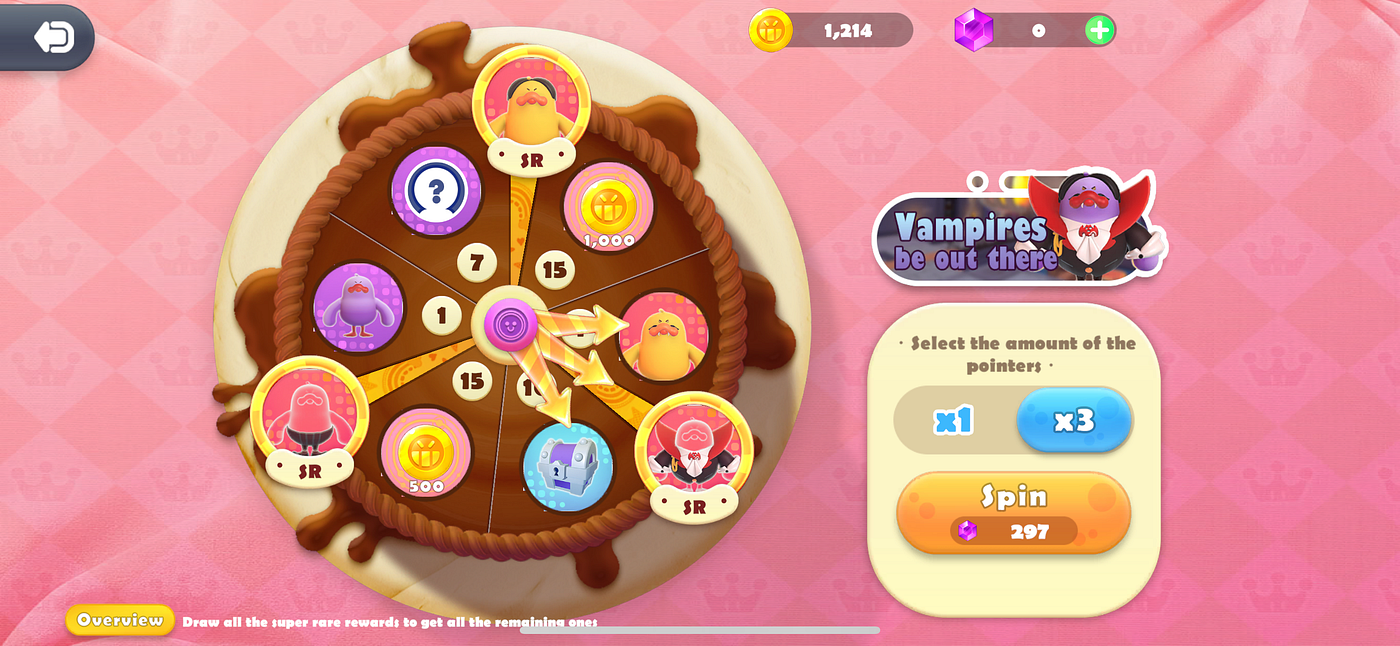Go back using the return arrow button
Viewport: 1400px width, 646px height.
coord(52,37)
